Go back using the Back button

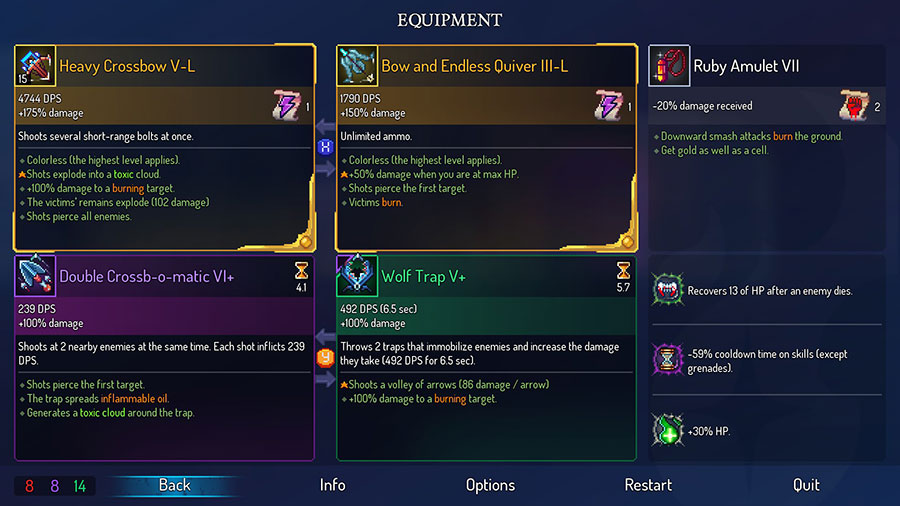[174, 485]
